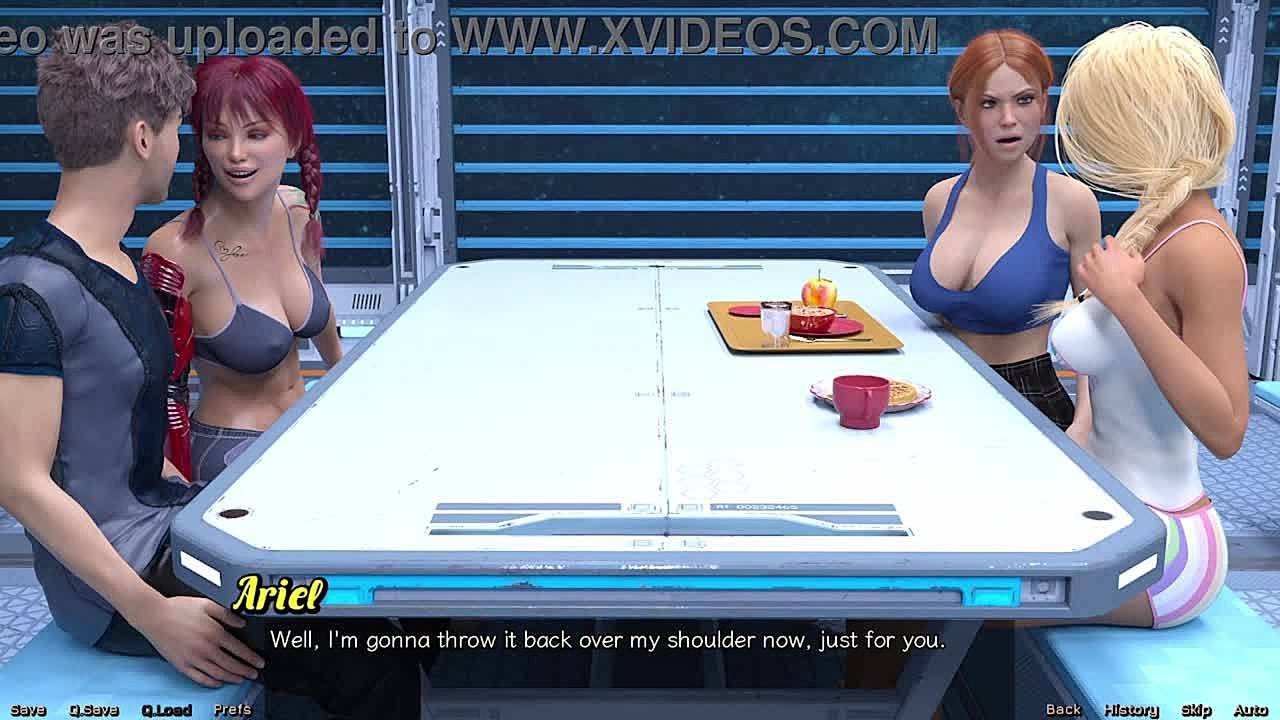Activate Skip to fast-forward dialogue
1280x720 pixels.
(1196, 710)
